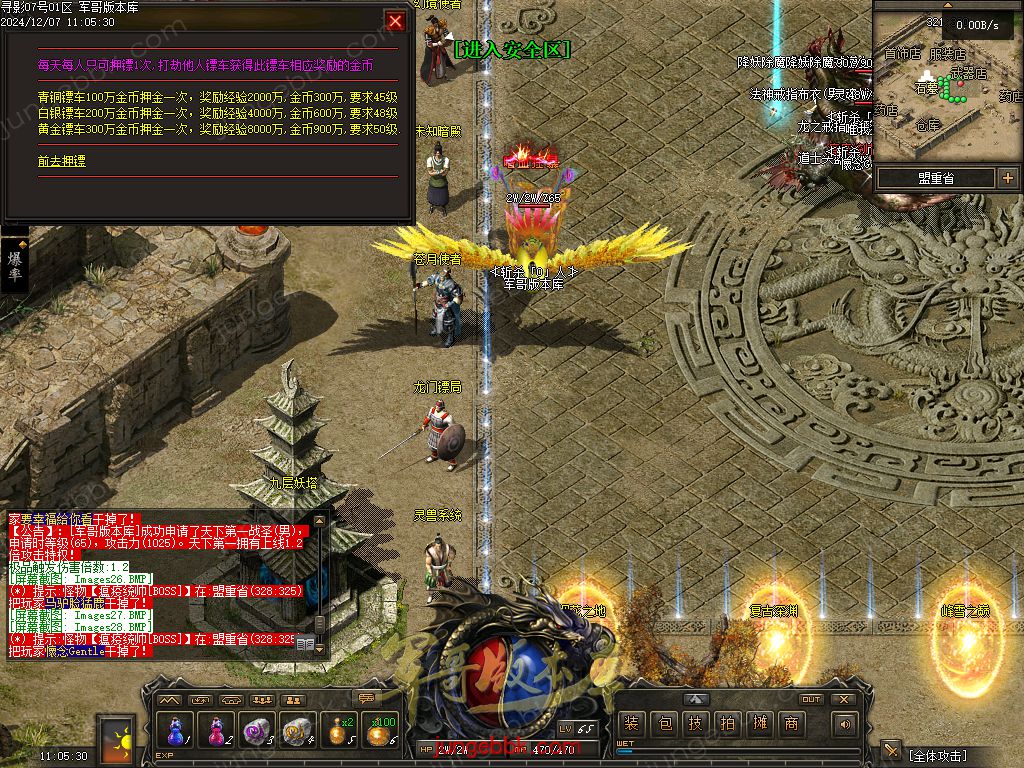Open the 爆率 drop rate side tab
Screen dimensions: 1024x768
15,265
